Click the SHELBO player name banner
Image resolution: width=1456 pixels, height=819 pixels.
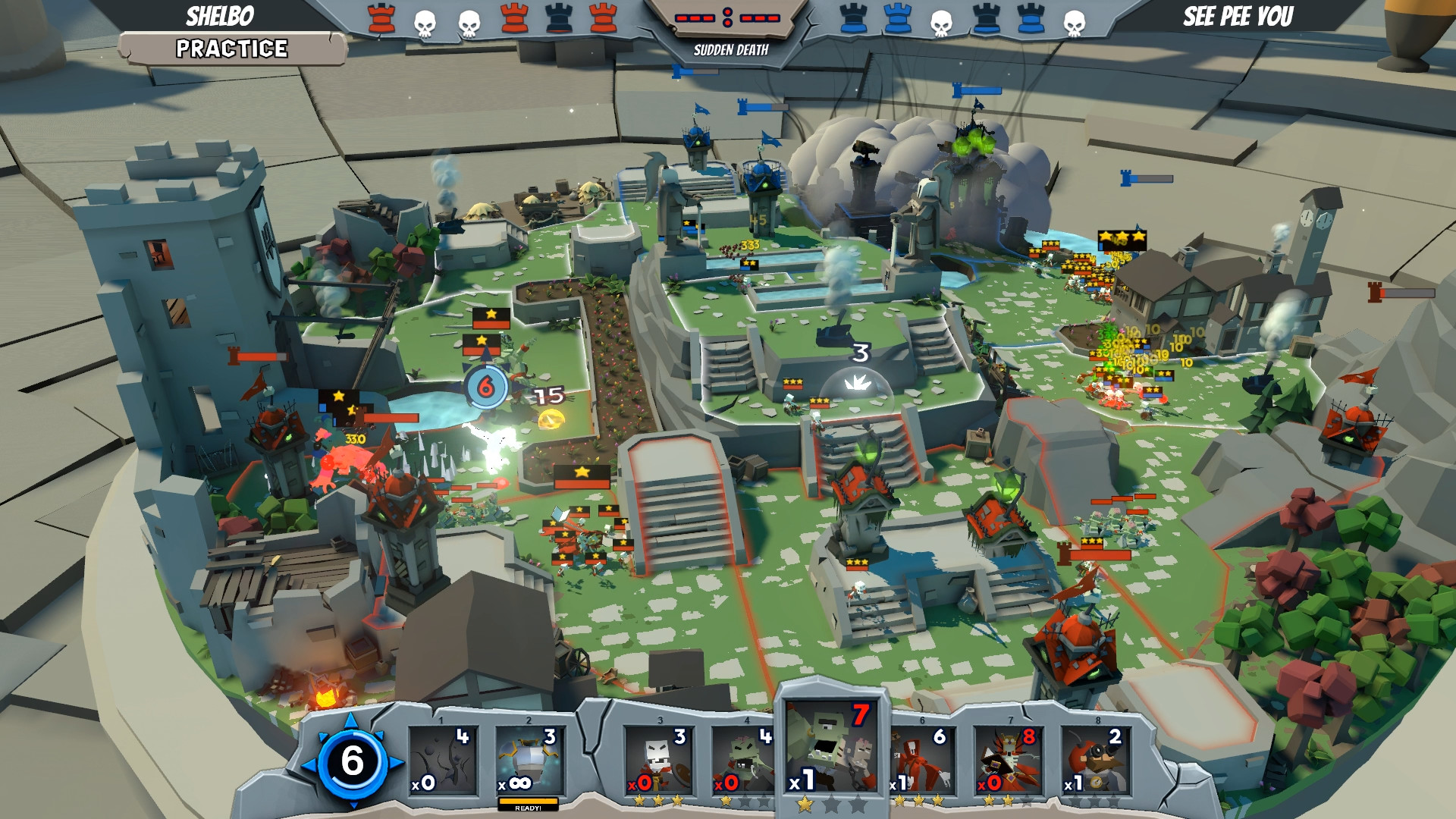click(x=218, y=14)
